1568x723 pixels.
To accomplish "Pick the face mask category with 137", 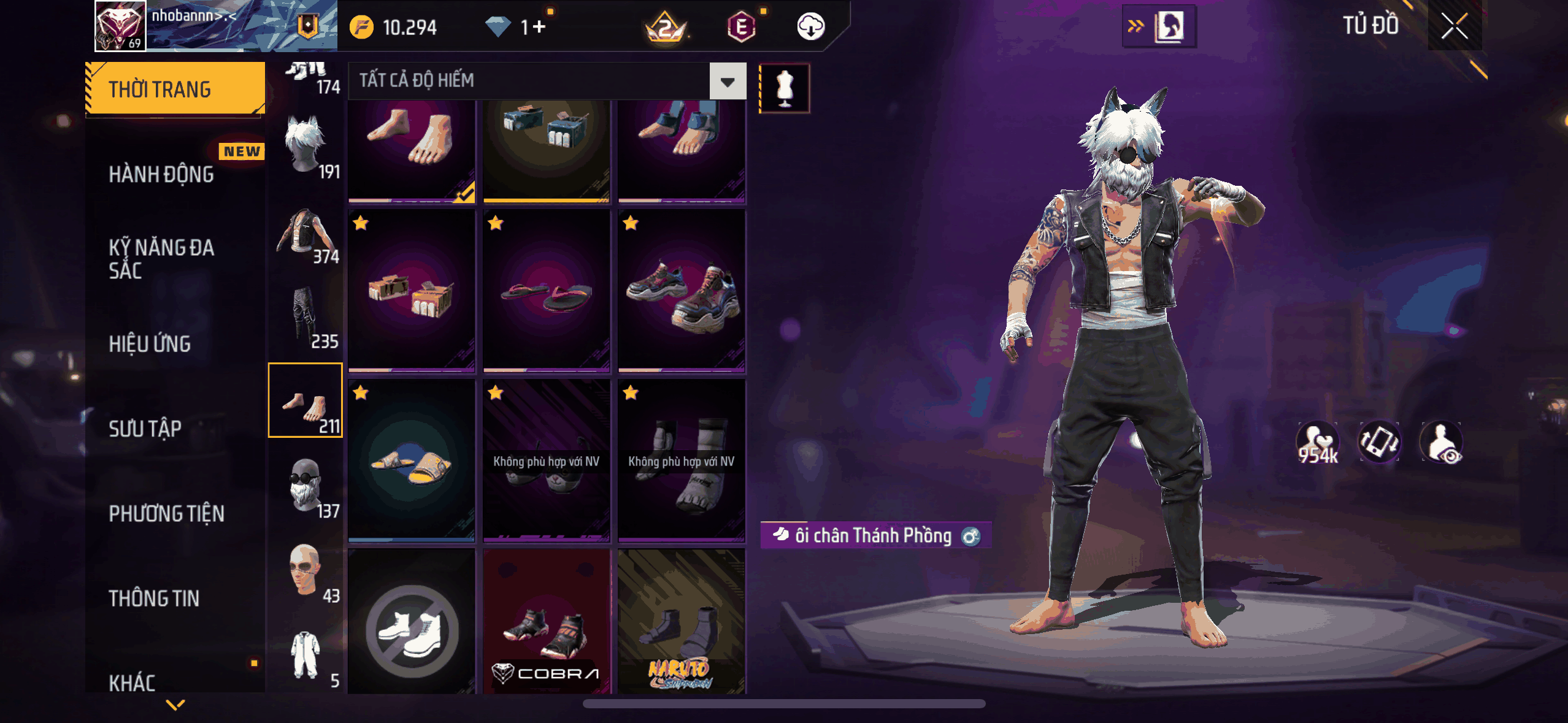I will click(x=306, y=487).
